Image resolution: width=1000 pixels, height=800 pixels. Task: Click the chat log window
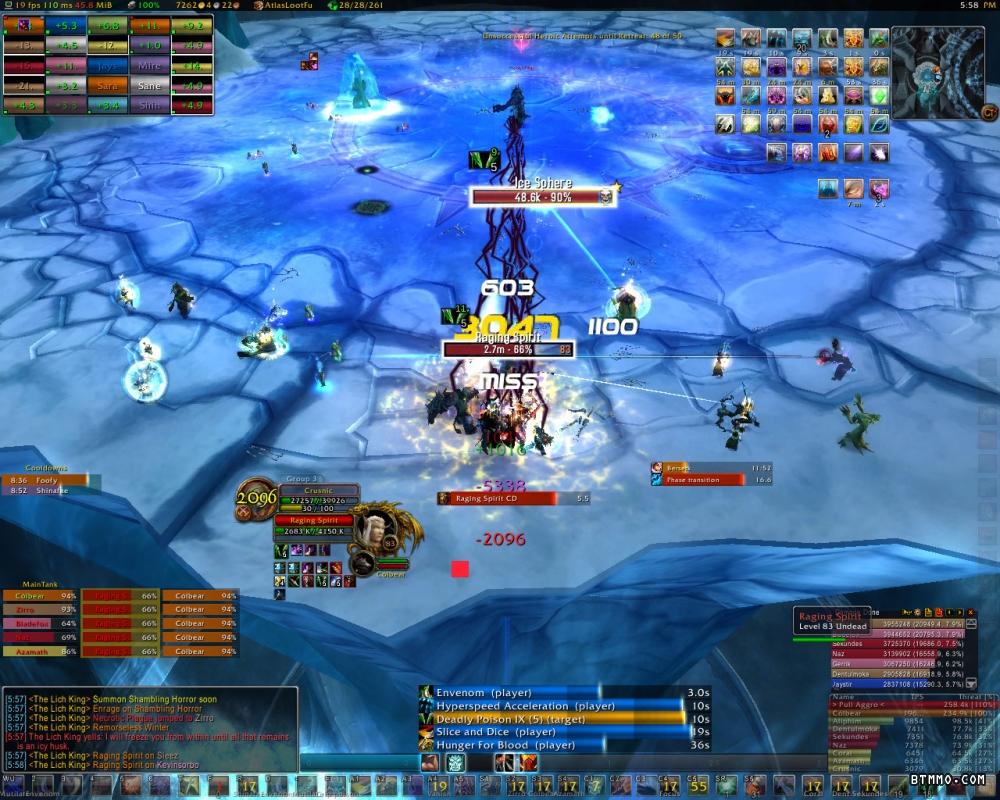click(150, 730)
